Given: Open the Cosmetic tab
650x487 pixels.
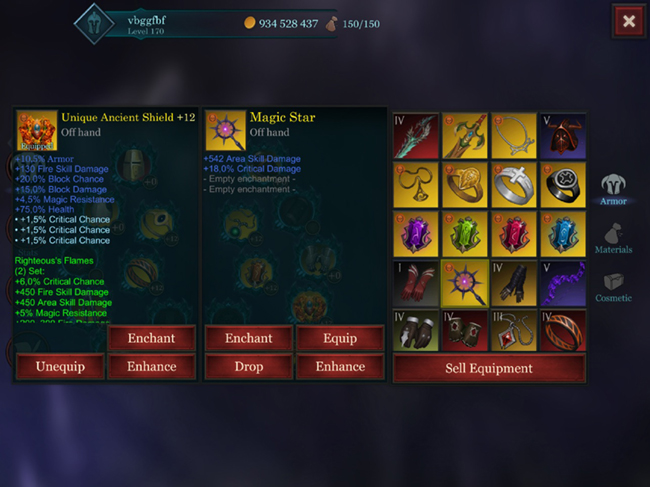Looking at the screenshot, I should click(614, 286).
